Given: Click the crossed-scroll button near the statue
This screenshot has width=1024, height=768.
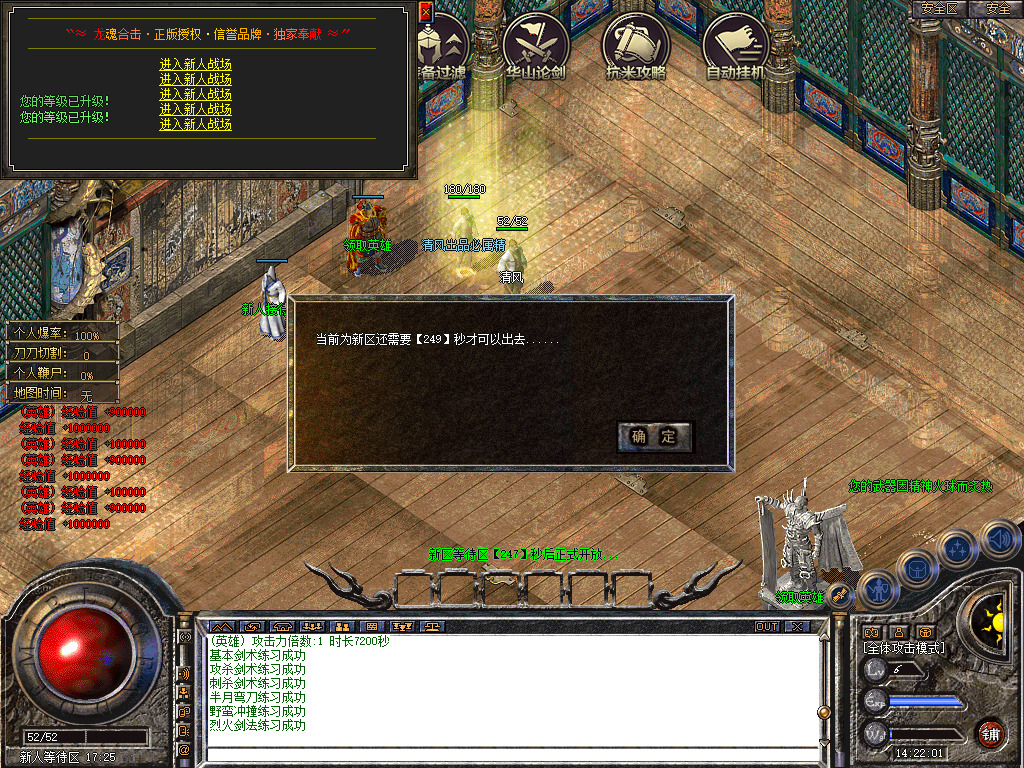Looking at the screenshot, I should click(x=840, y=595).
